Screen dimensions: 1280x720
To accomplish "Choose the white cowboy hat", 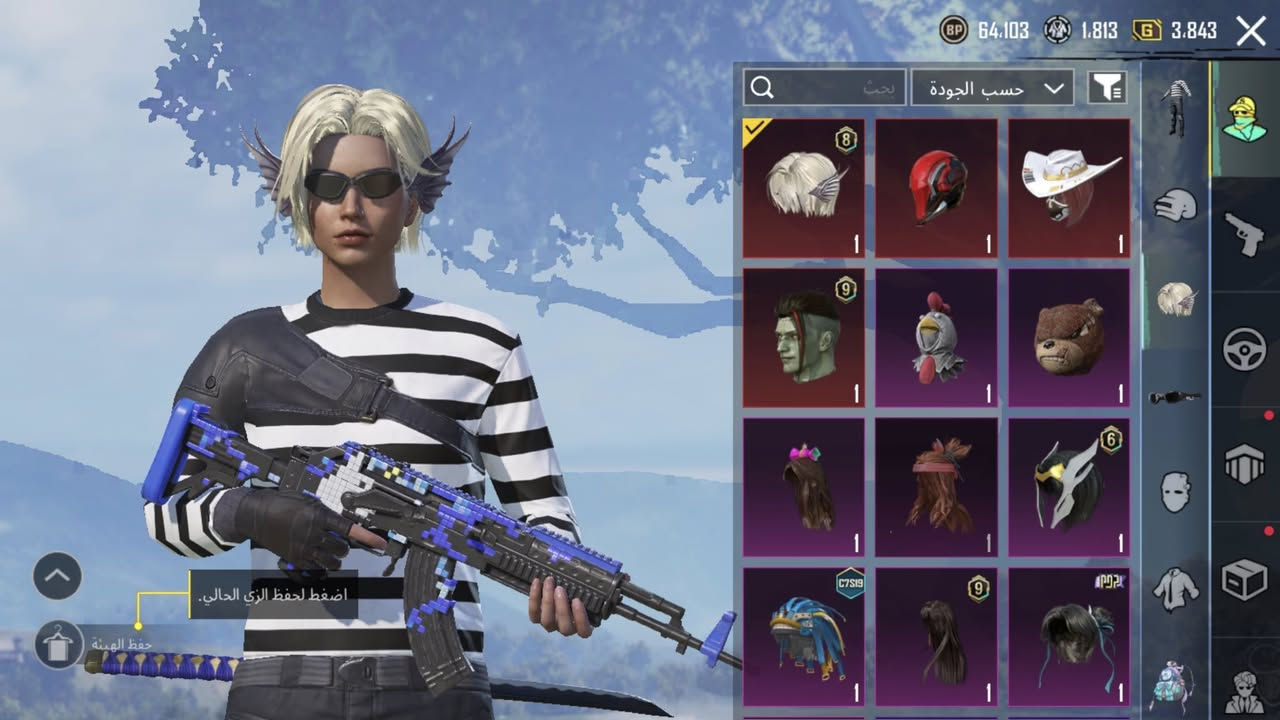I will pos(1069,188).
